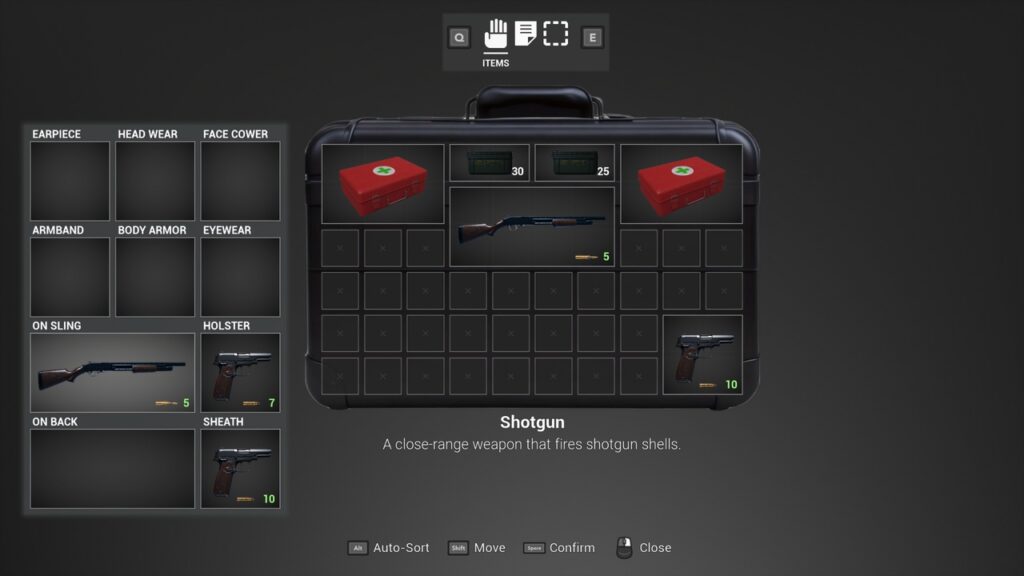Select the ammo box with 30 rounds

pyautogui.click(x=489, y=164)
